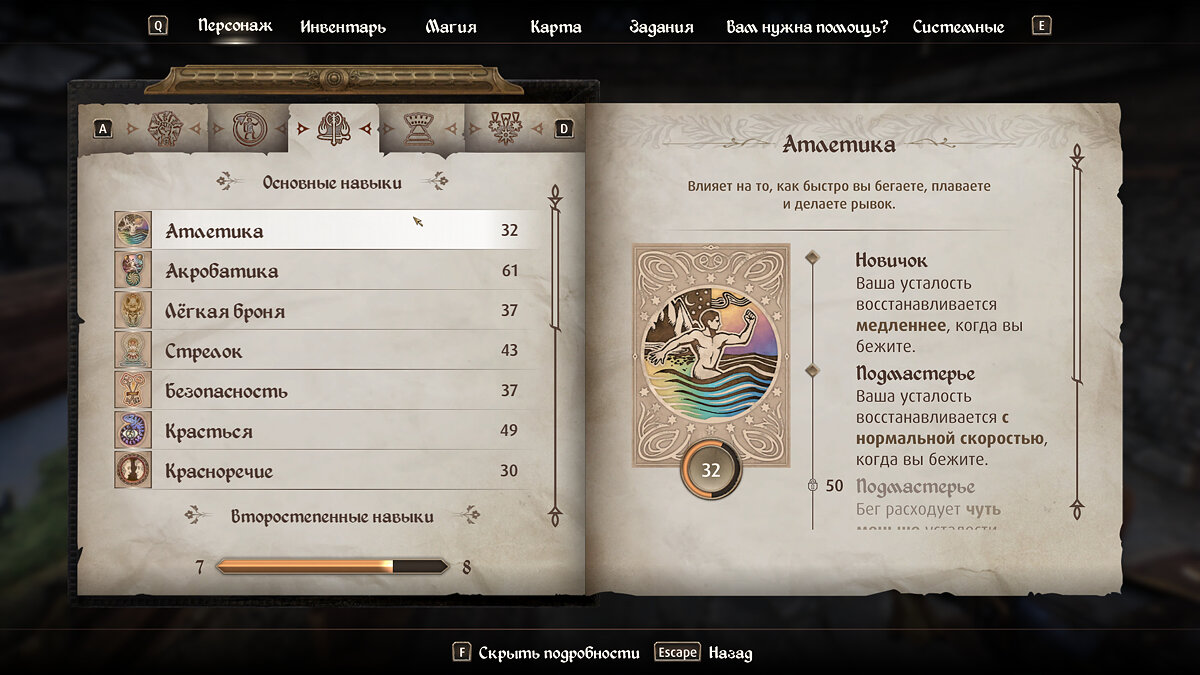Viewport: 1200px width, 675px height.
Task: Go back with the Назад button
Action: [729, 653]
